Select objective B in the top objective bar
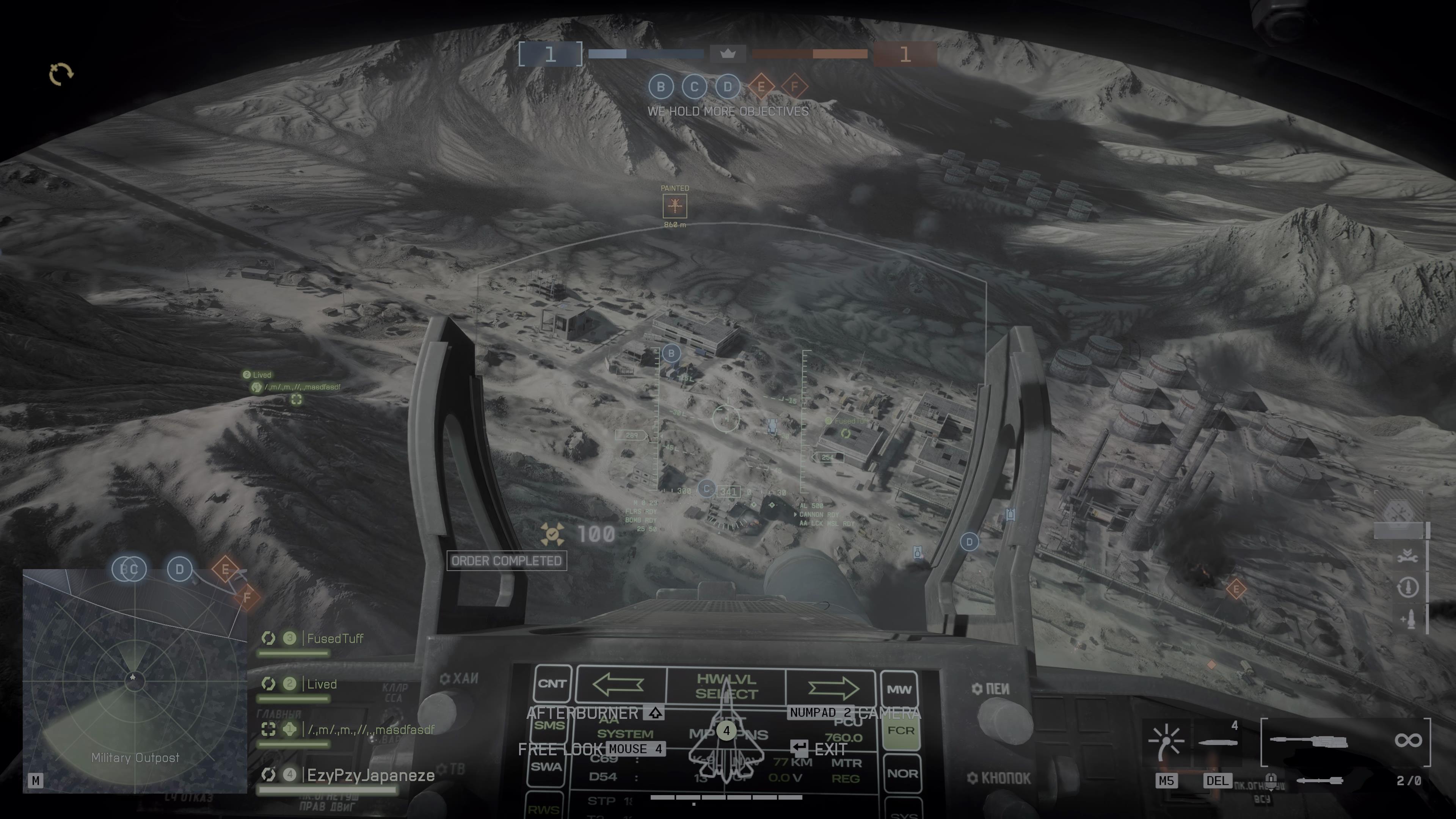 [x=660, y=87]
